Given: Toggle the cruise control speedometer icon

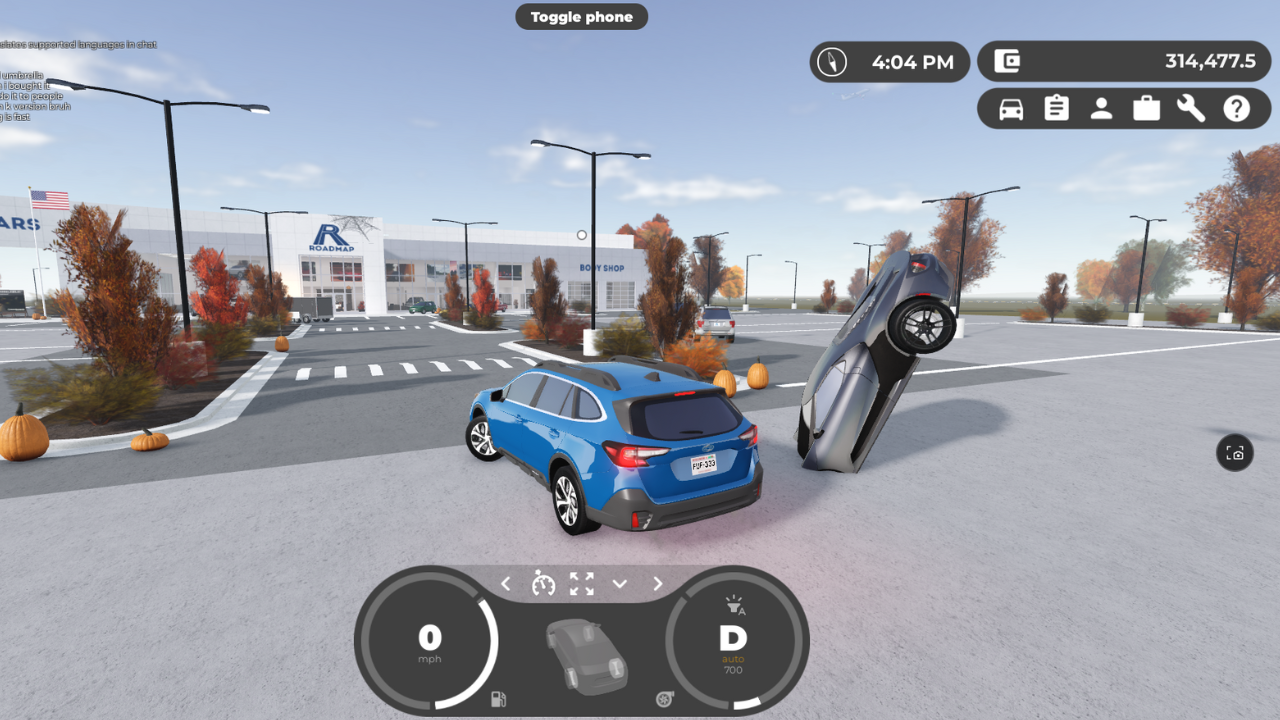Looking at the screenshot, I should pyautogui.click(x=543, y=583).
